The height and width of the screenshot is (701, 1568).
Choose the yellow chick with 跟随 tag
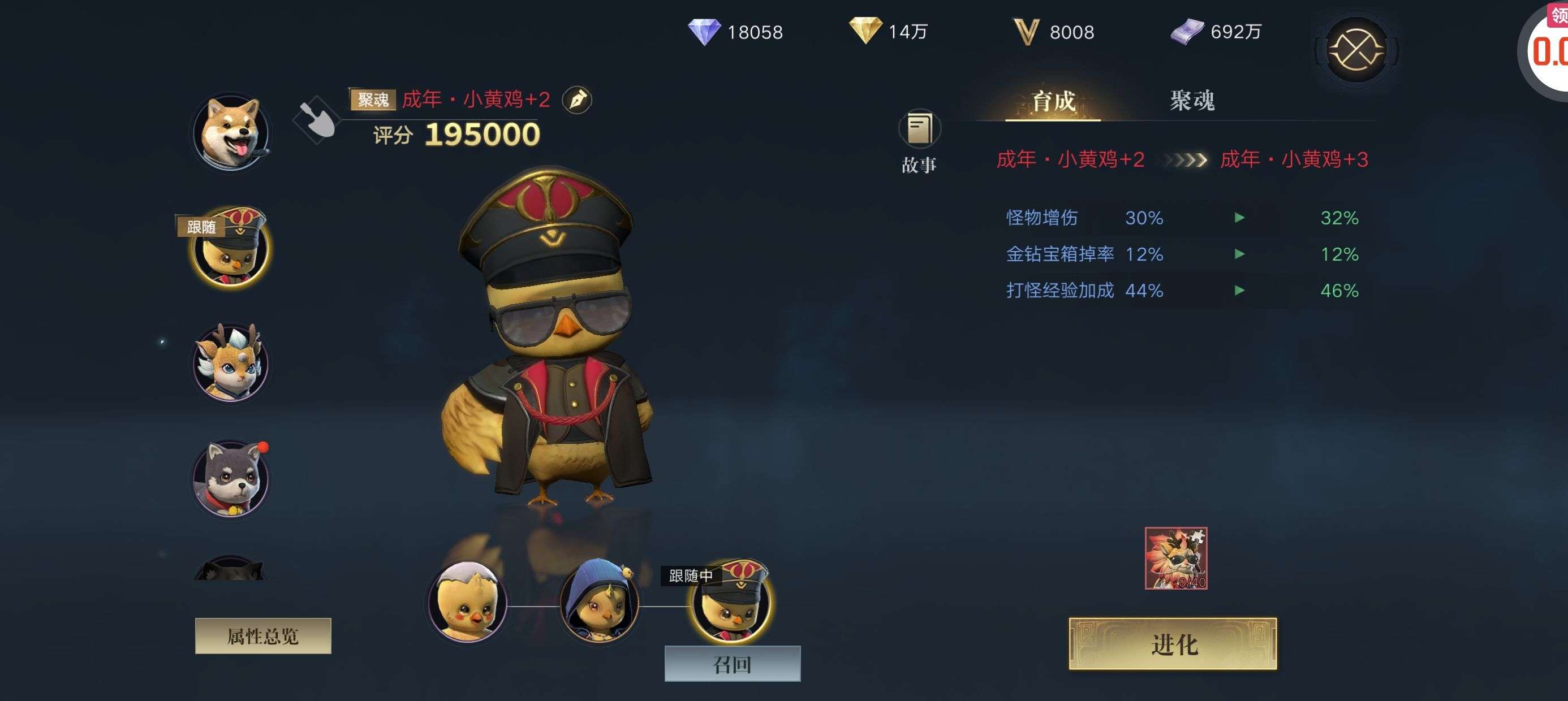coord(231,248)
